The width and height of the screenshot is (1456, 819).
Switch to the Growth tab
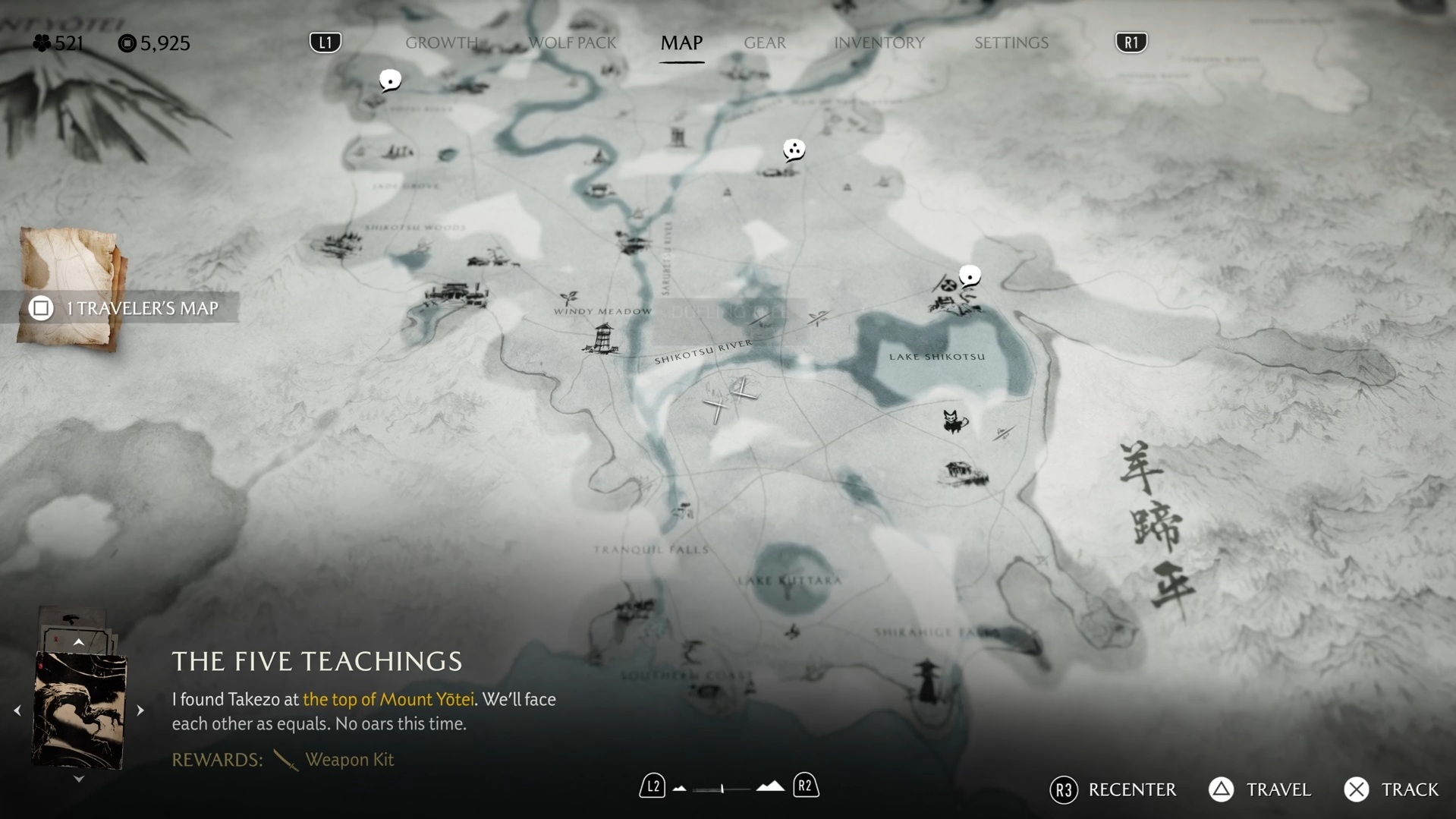coord(441,43)
